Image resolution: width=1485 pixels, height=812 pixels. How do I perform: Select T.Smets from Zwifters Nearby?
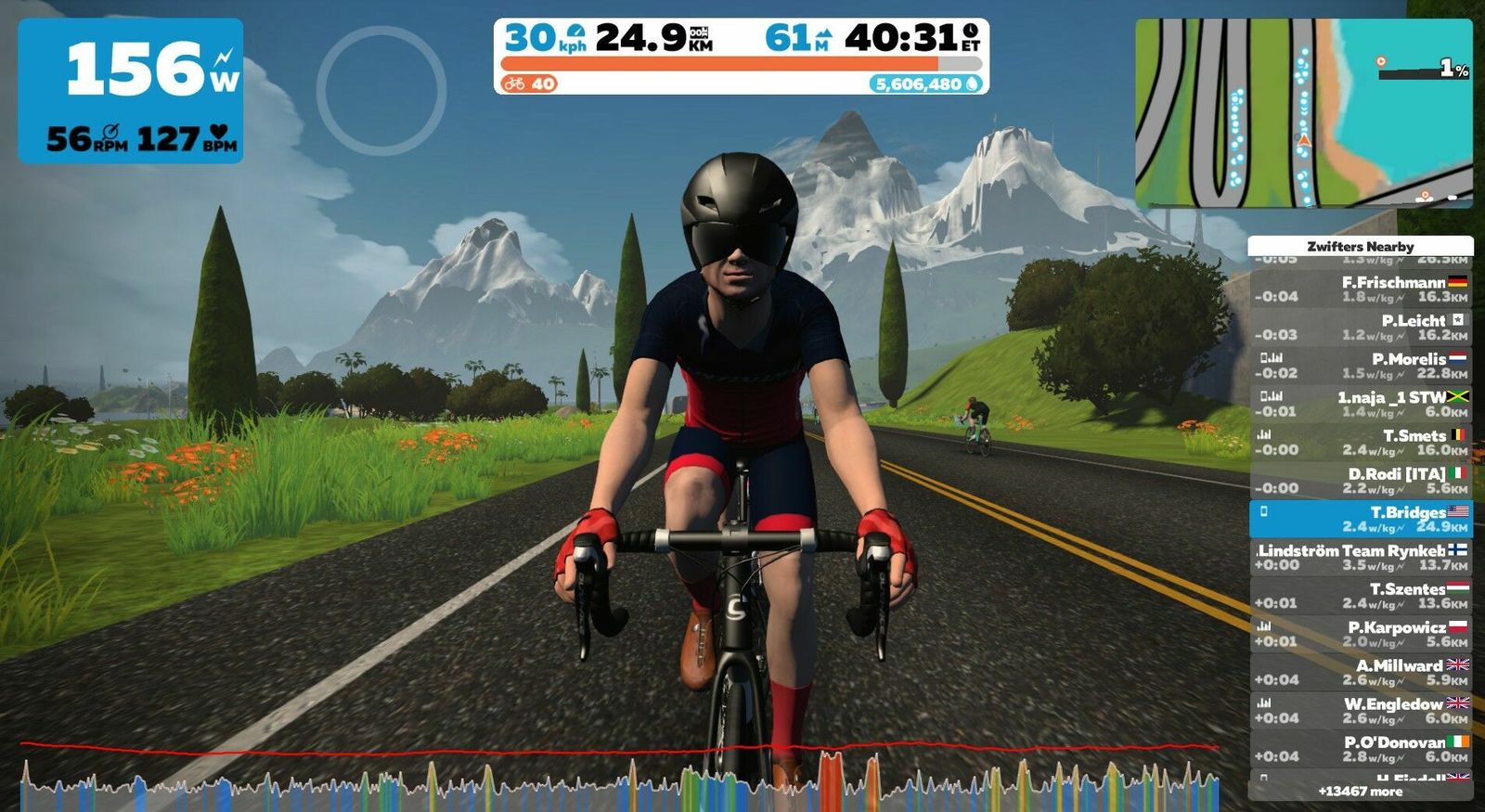pos(1361,442)
